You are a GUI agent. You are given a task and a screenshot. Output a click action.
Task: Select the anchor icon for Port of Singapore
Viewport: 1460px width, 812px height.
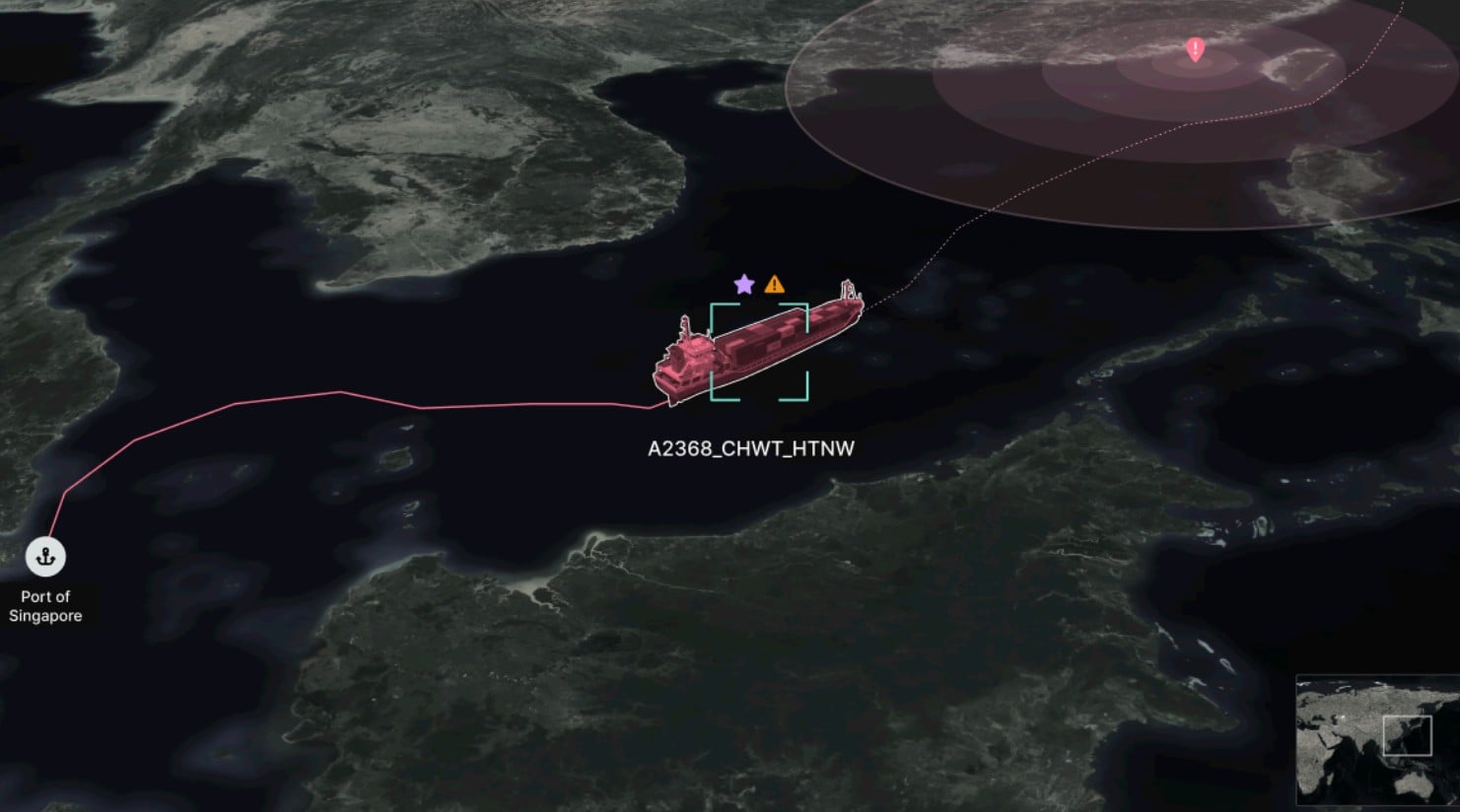click(45, 555)
